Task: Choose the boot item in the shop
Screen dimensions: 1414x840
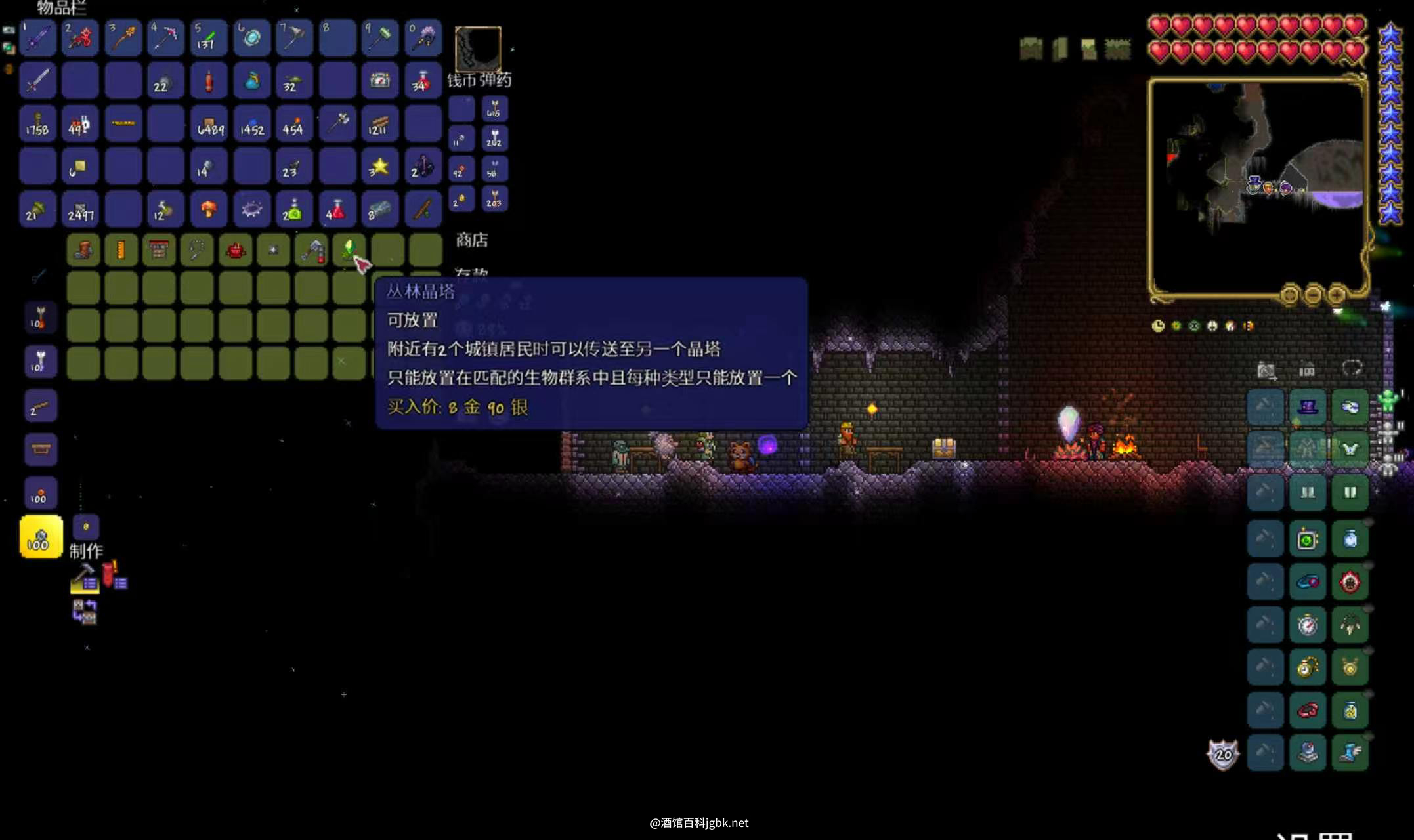Action: (83, 250)
